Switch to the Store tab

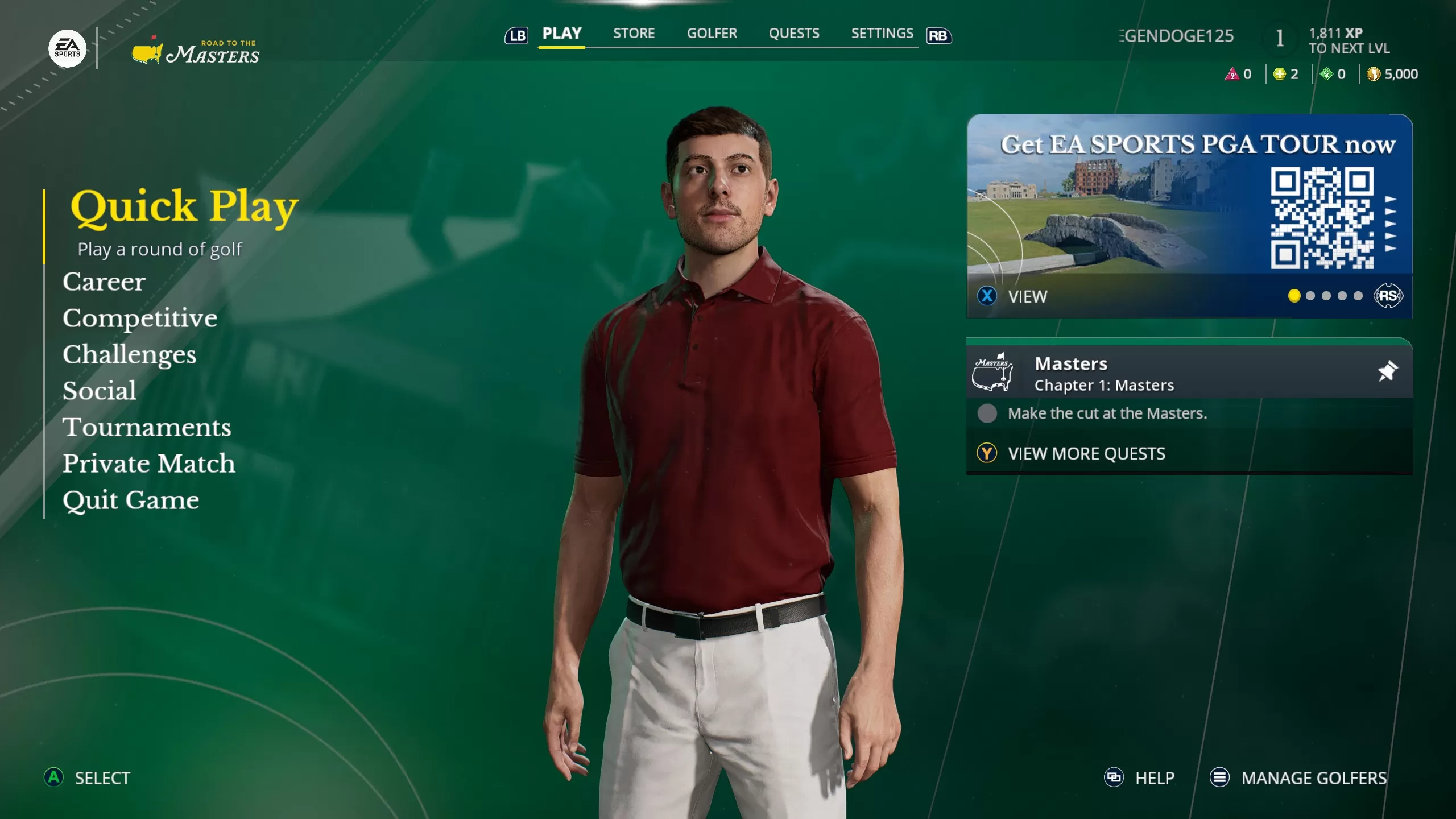point(634,34)
